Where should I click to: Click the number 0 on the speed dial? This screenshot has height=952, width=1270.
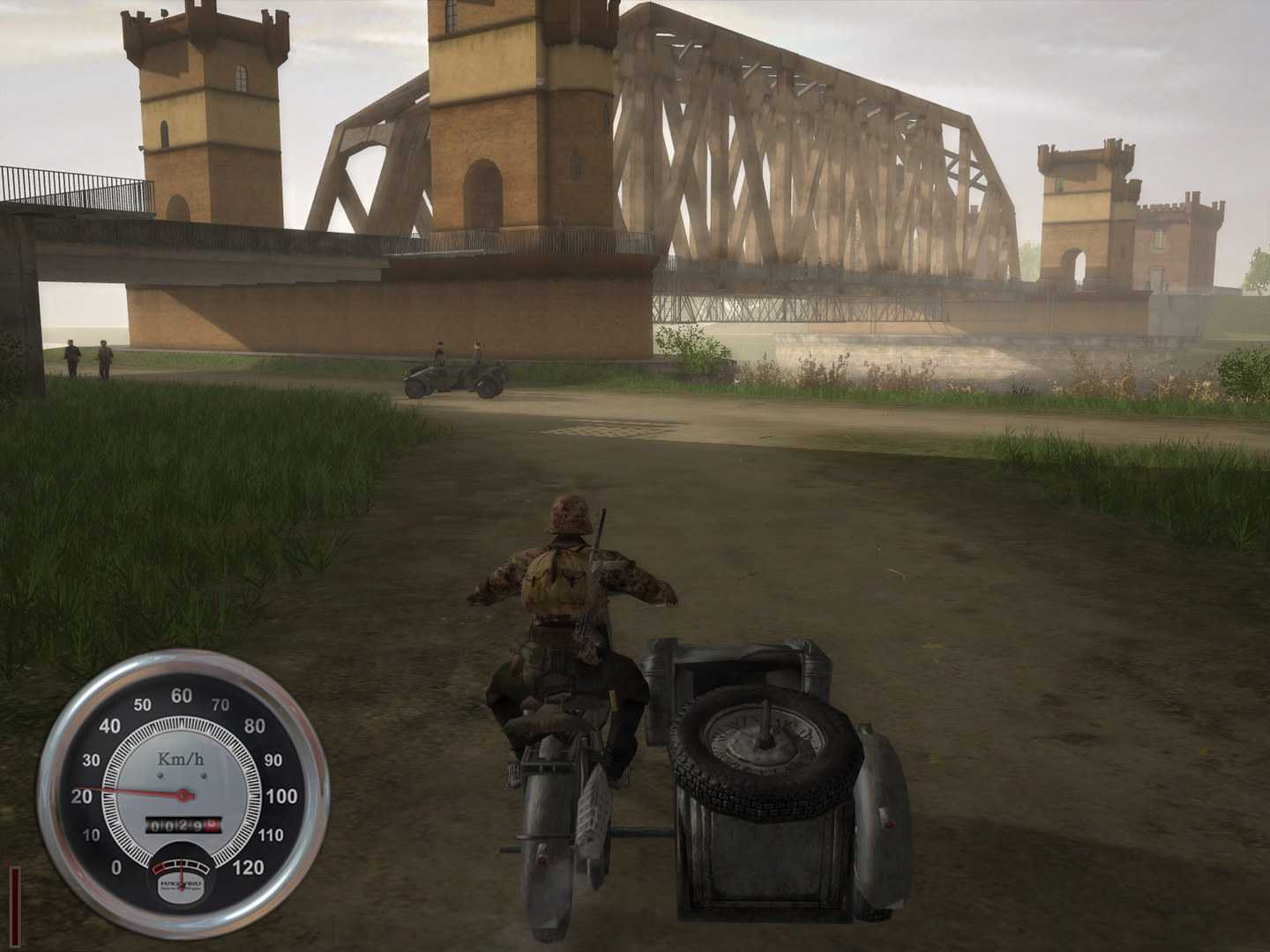117,868
